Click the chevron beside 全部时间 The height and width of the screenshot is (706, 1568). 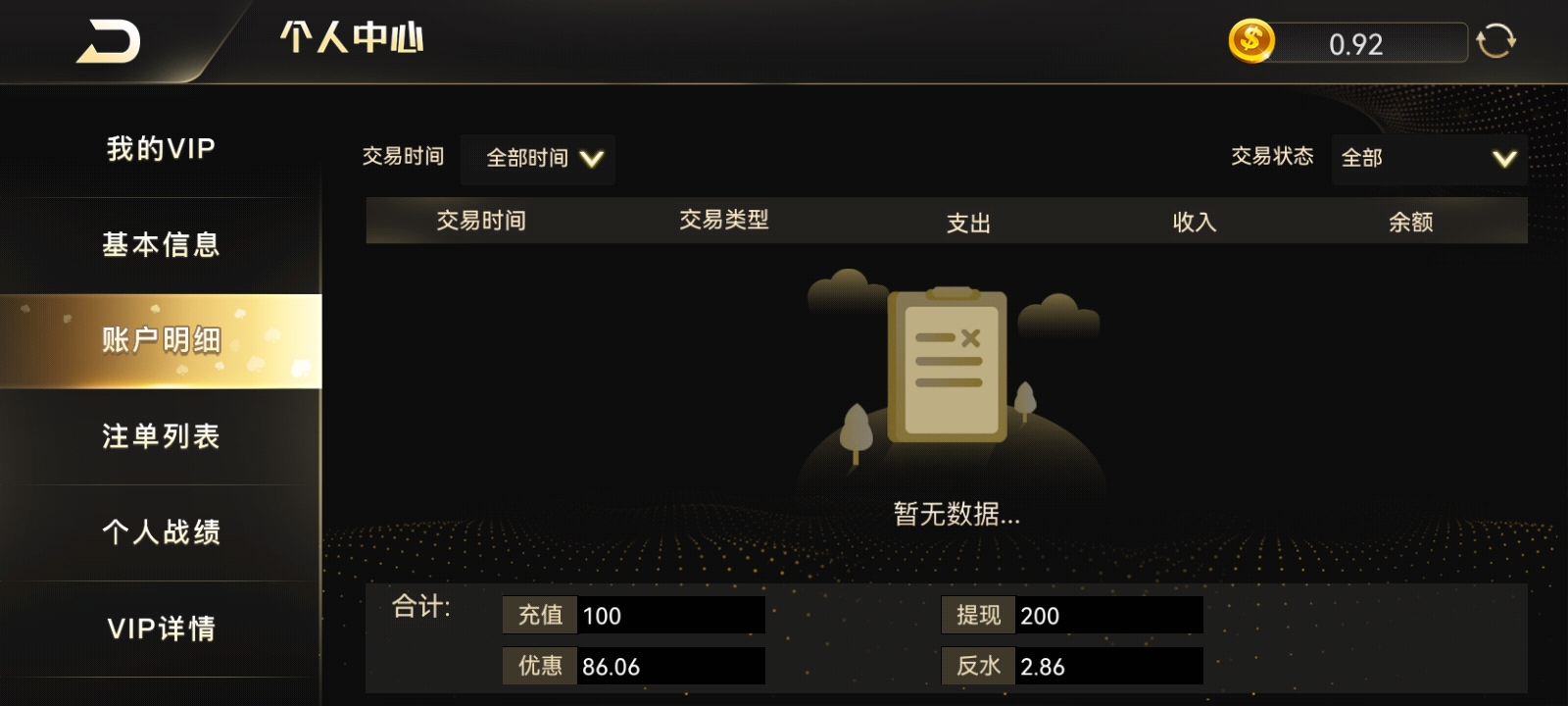pos(591,158)
